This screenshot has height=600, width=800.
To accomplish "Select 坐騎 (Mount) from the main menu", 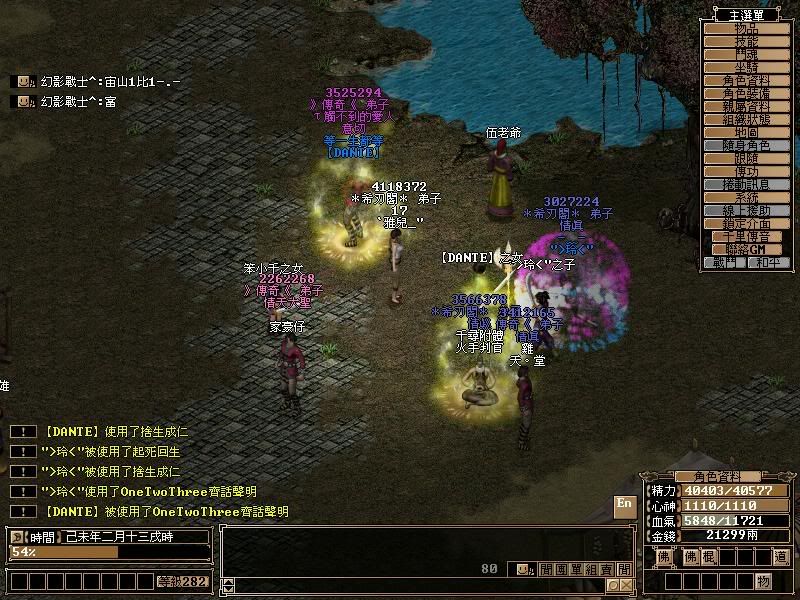I will 746,67.
